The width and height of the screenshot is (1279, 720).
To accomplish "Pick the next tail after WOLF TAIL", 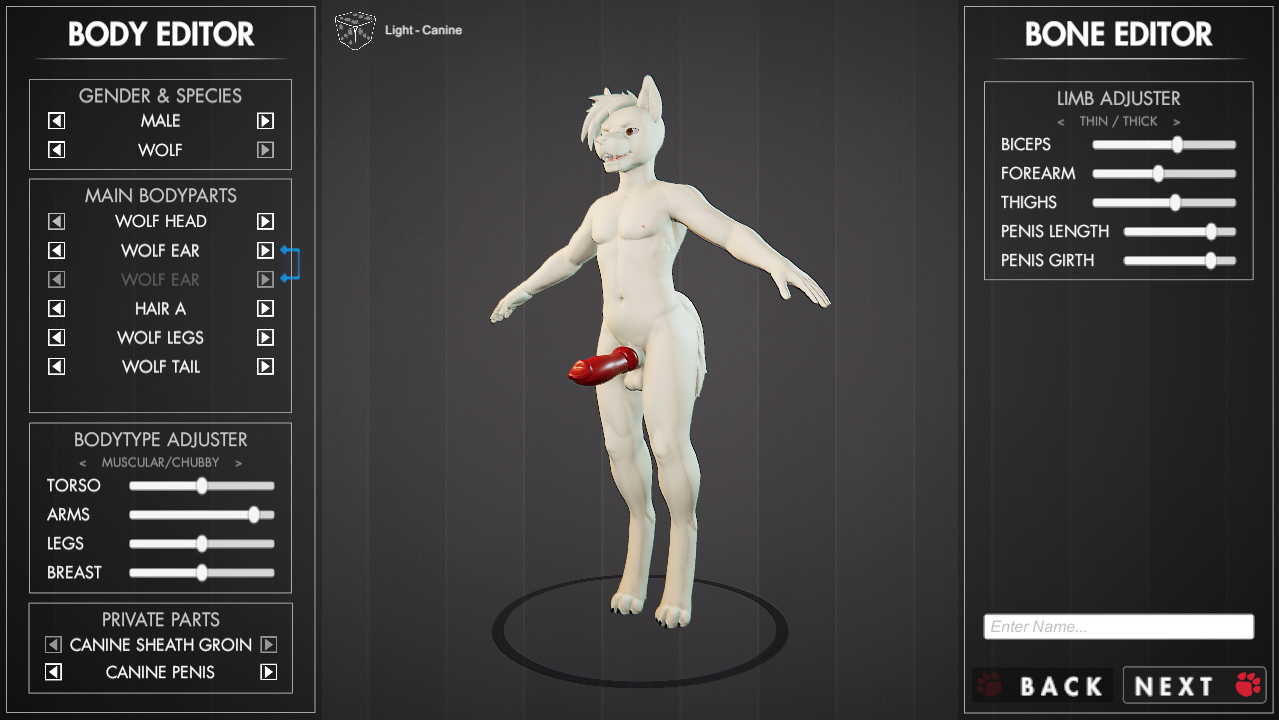I will tap(265, 367).
